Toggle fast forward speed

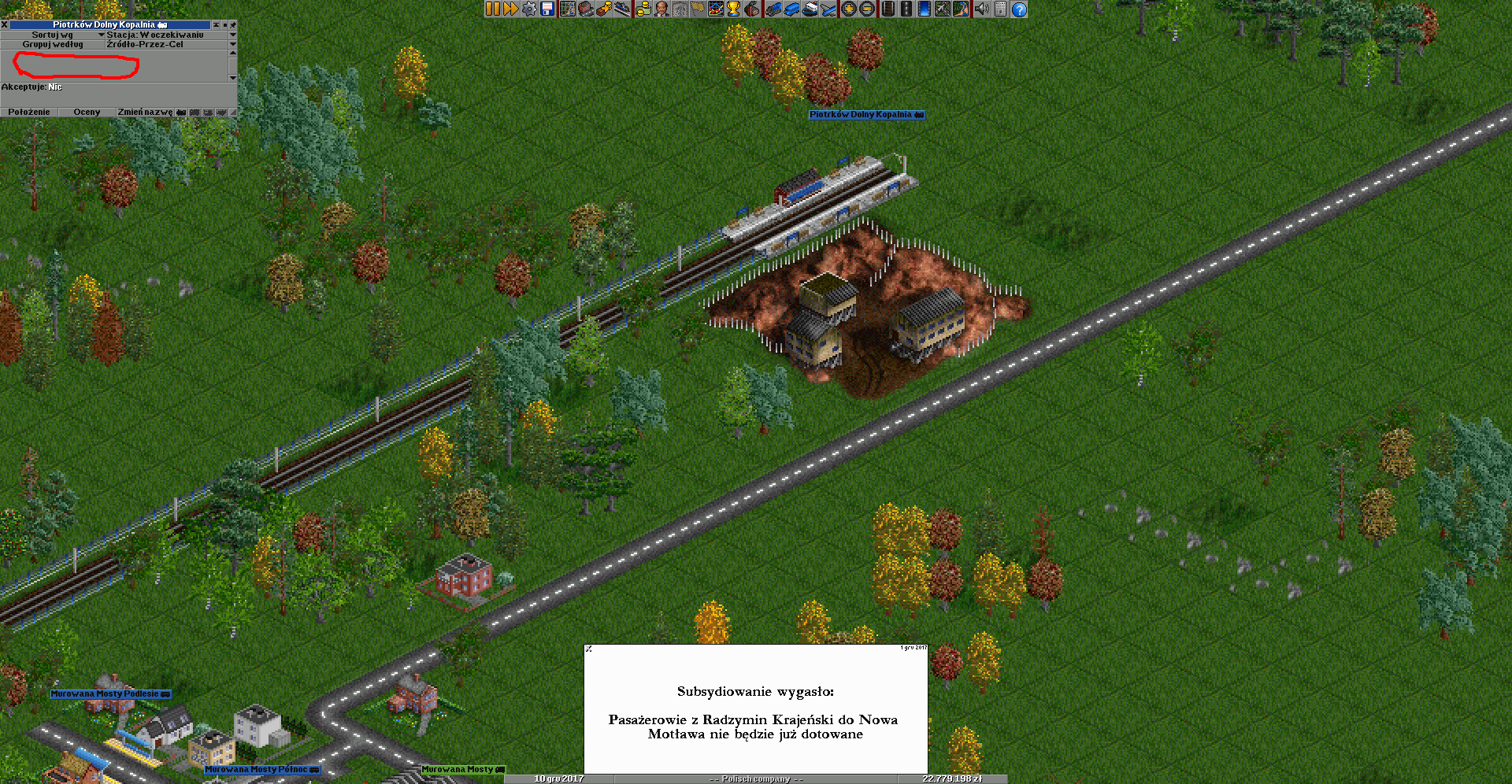(x=510, y=9)
